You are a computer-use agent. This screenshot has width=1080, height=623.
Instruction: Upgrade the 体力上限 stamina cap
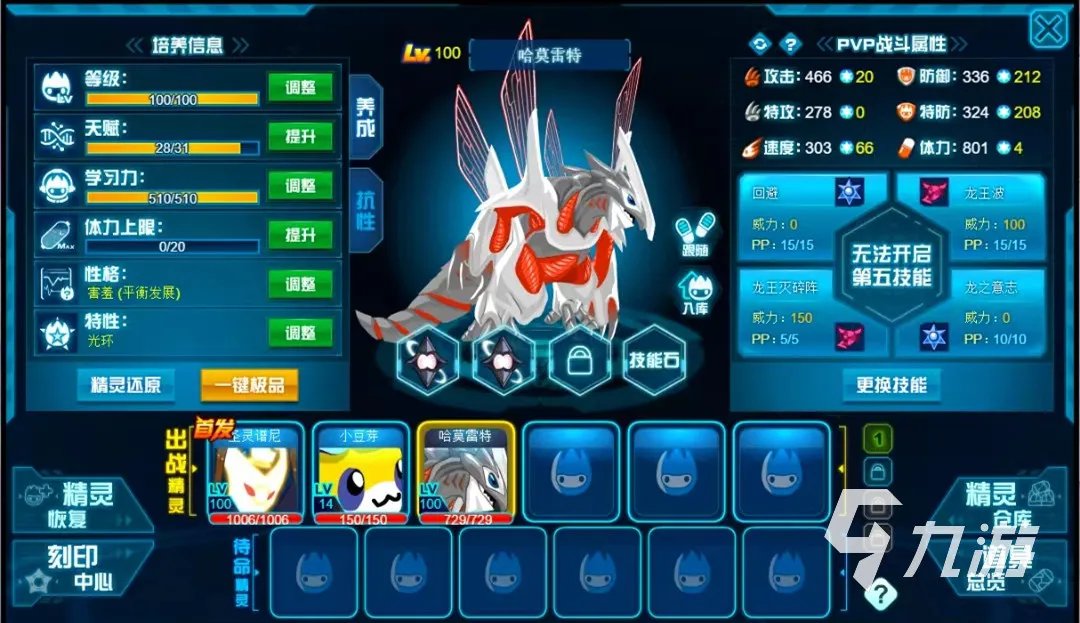coord(300,235)
